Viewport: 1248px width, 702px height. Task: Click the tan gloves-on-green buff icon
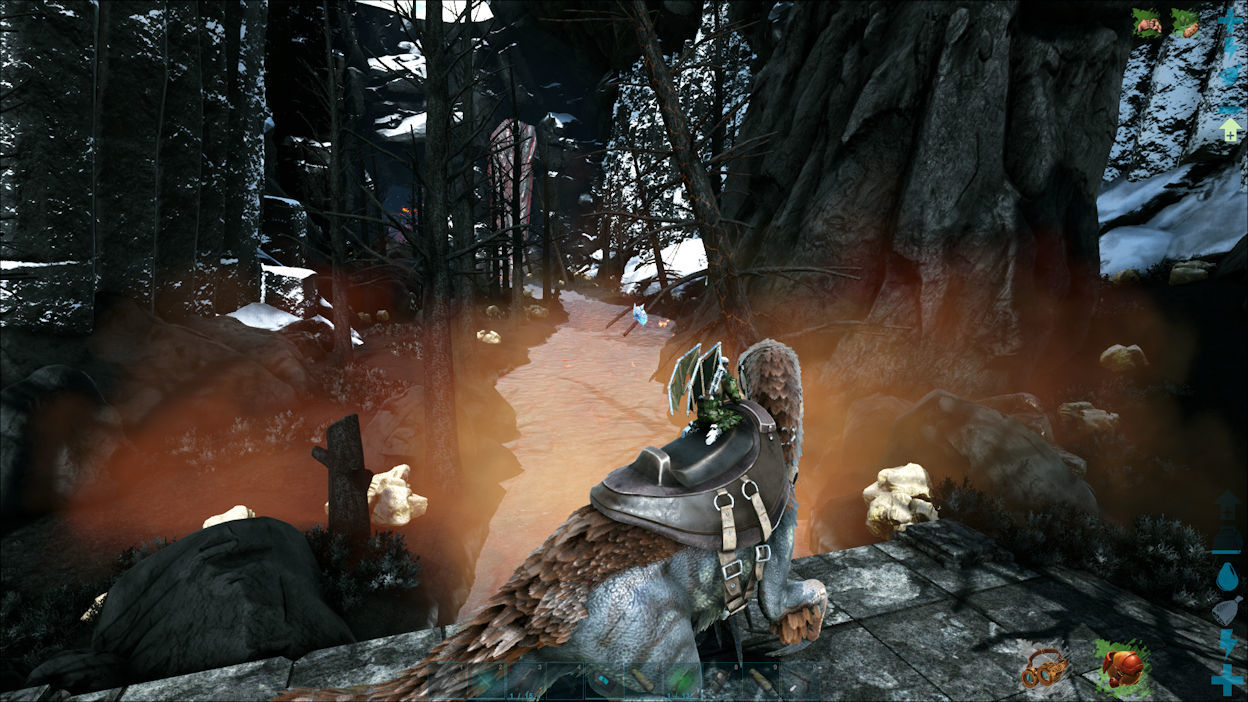[1146, 22]
